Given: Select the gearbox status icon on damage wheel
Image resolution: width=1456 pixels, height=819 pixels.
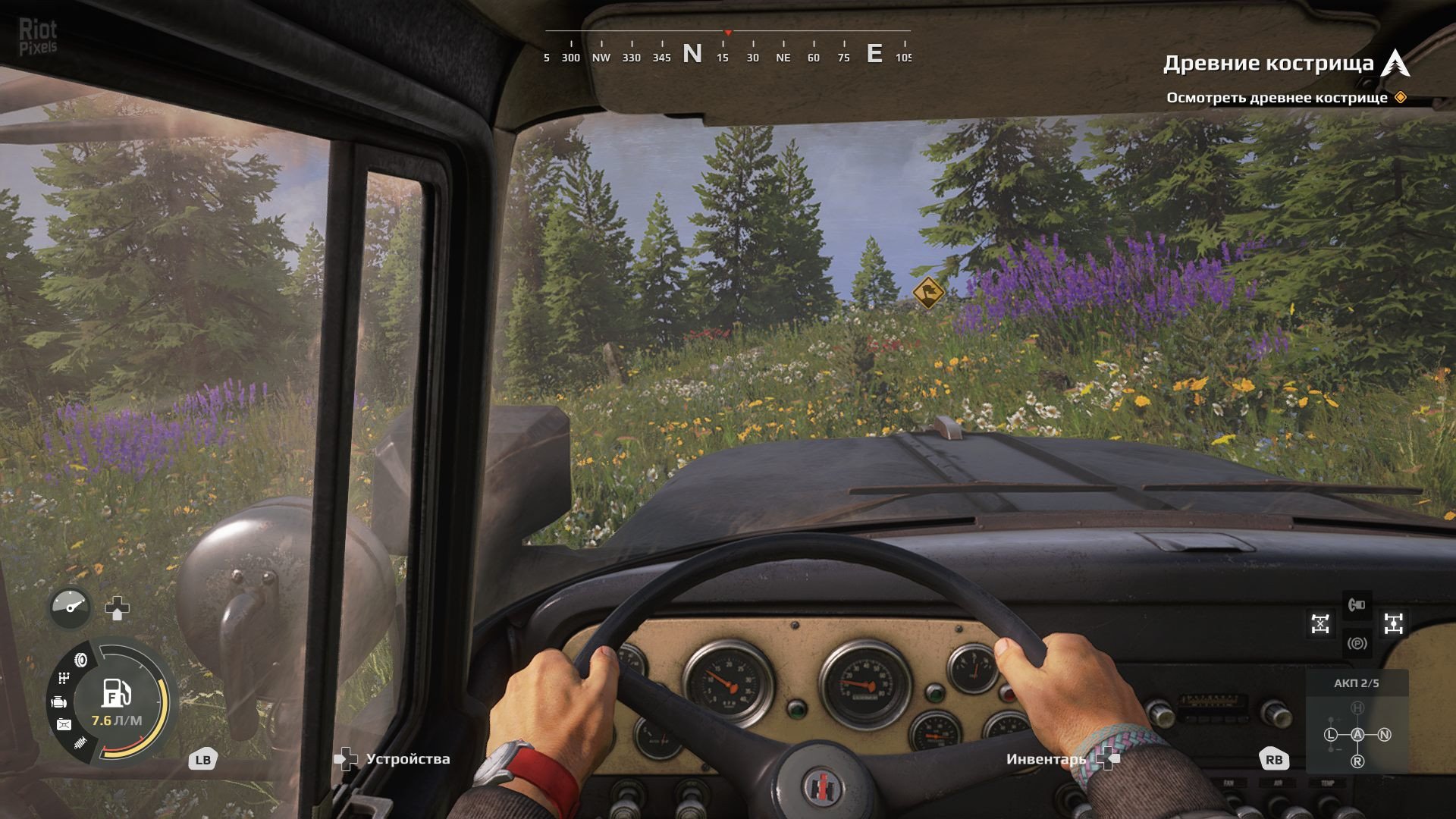Looking at the screenshot, I should (x=64, y=678).
